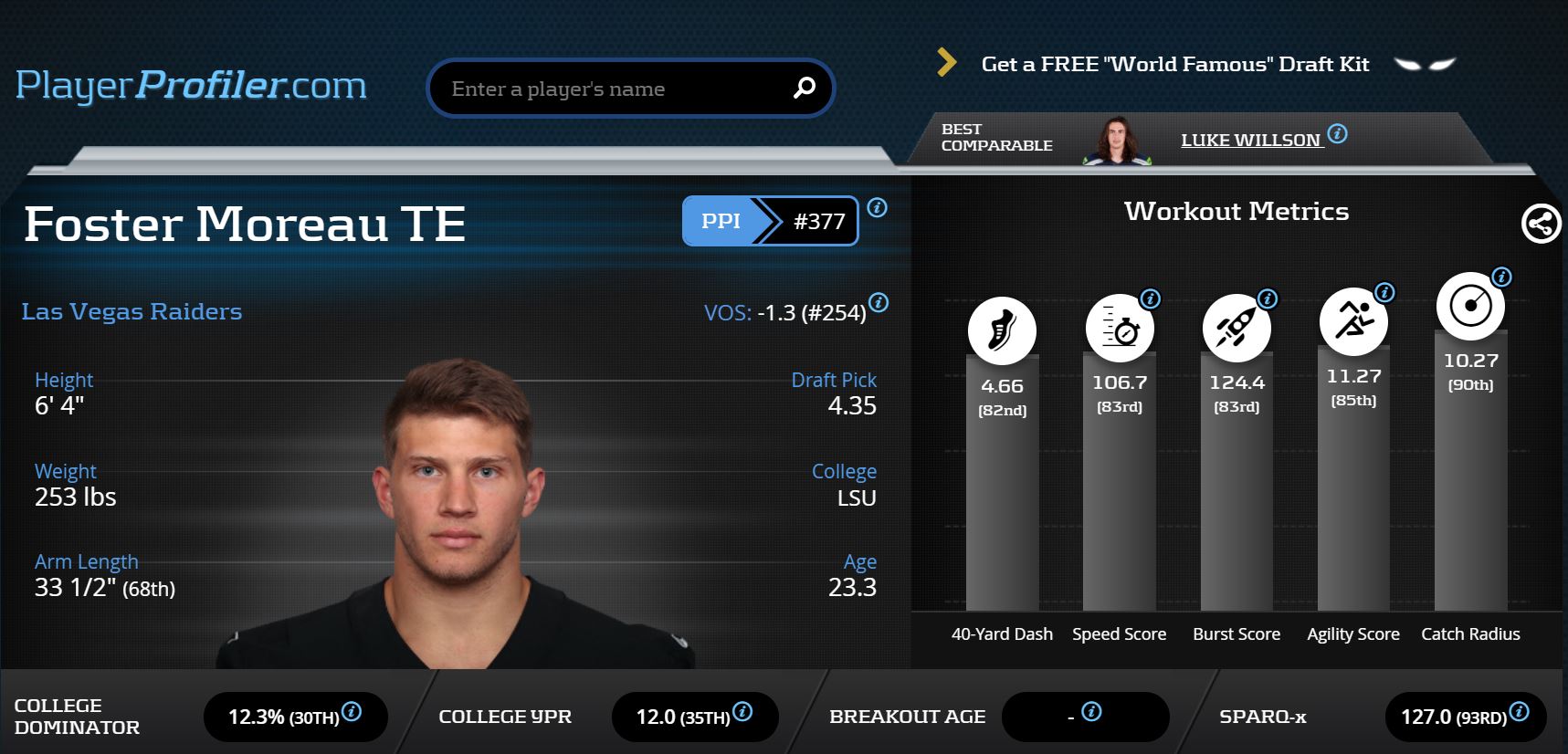The image size is (1568, 754).
Task: Show info for College YPR stat
Action: point(742,712)
